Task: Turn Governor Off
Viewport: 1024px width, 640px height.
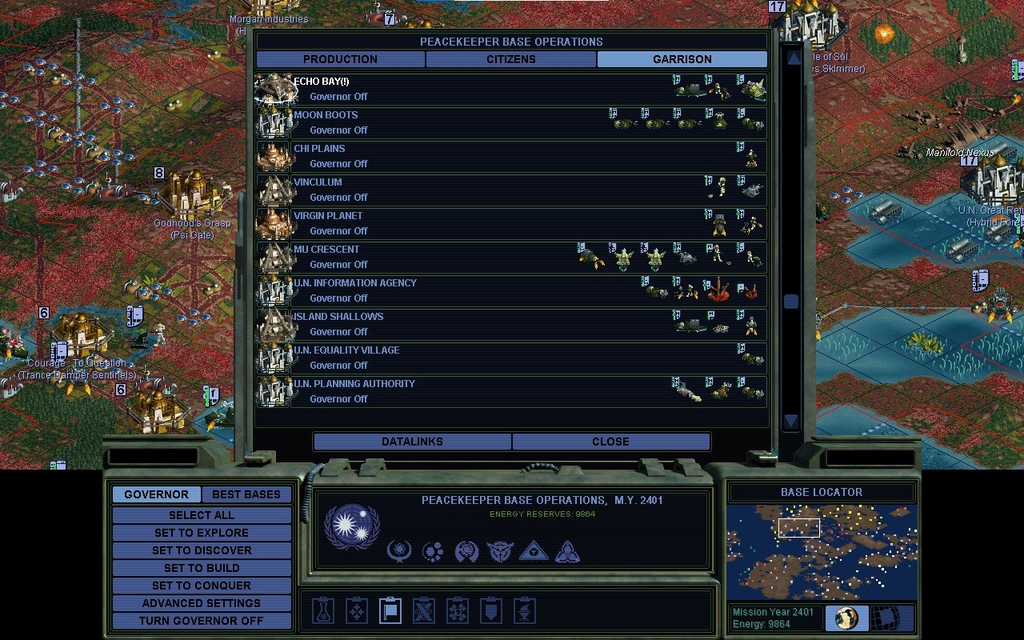Action: (201, 621)
